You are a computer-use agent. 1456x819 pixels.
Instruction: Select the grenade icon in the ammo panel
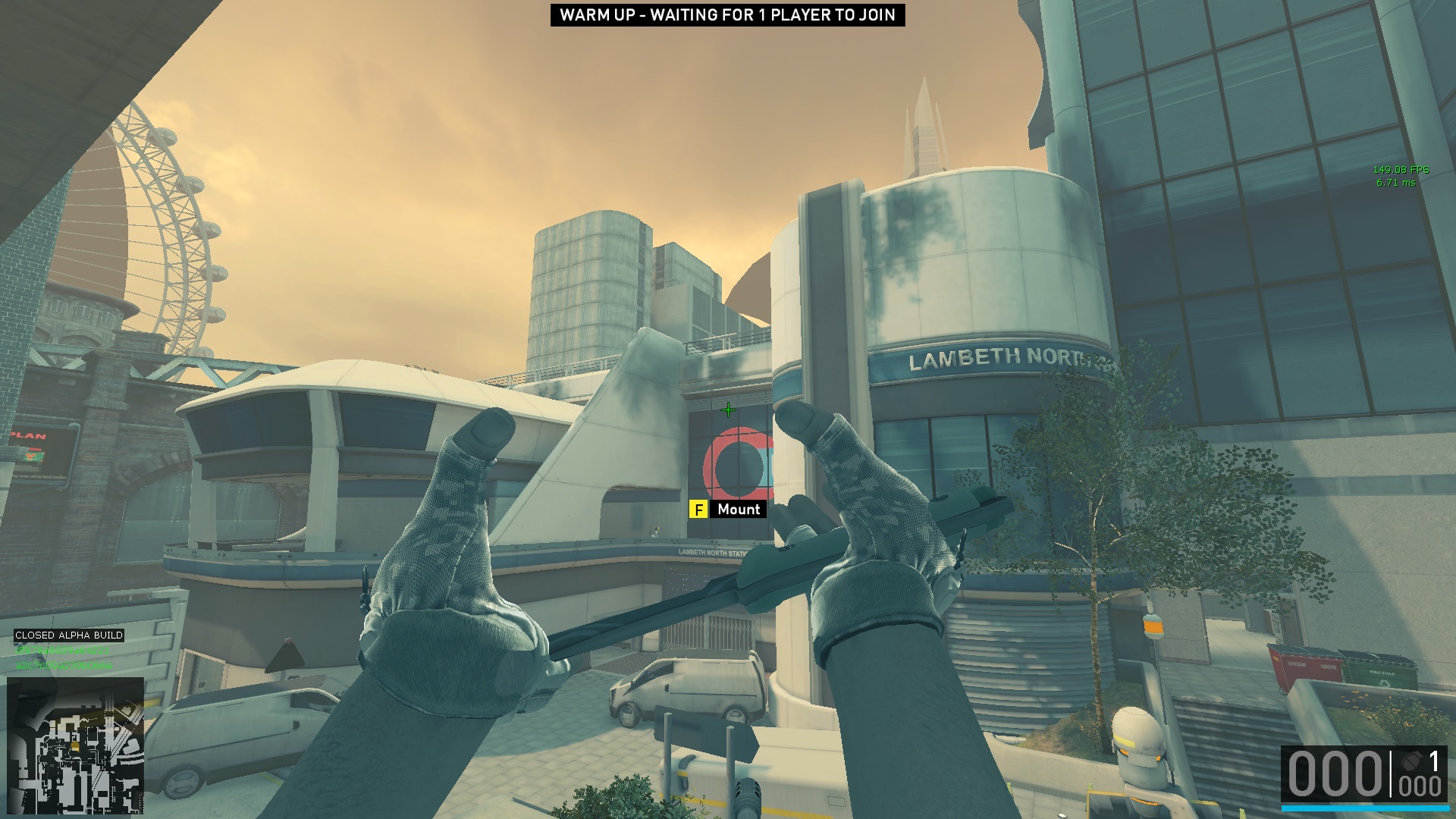1411,761
